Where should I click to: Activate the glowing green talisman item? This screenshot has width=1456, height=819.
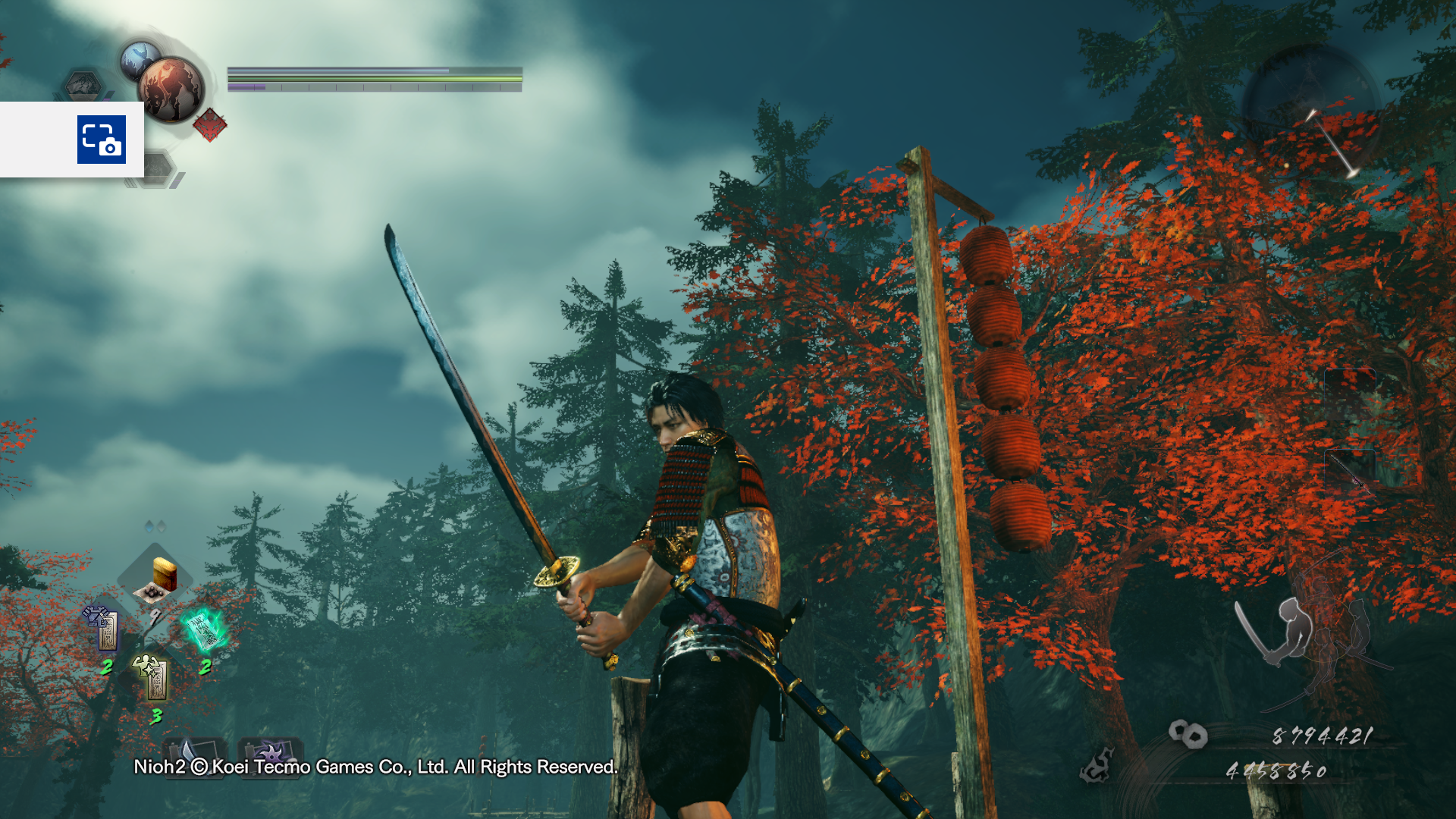coord(205,630)
